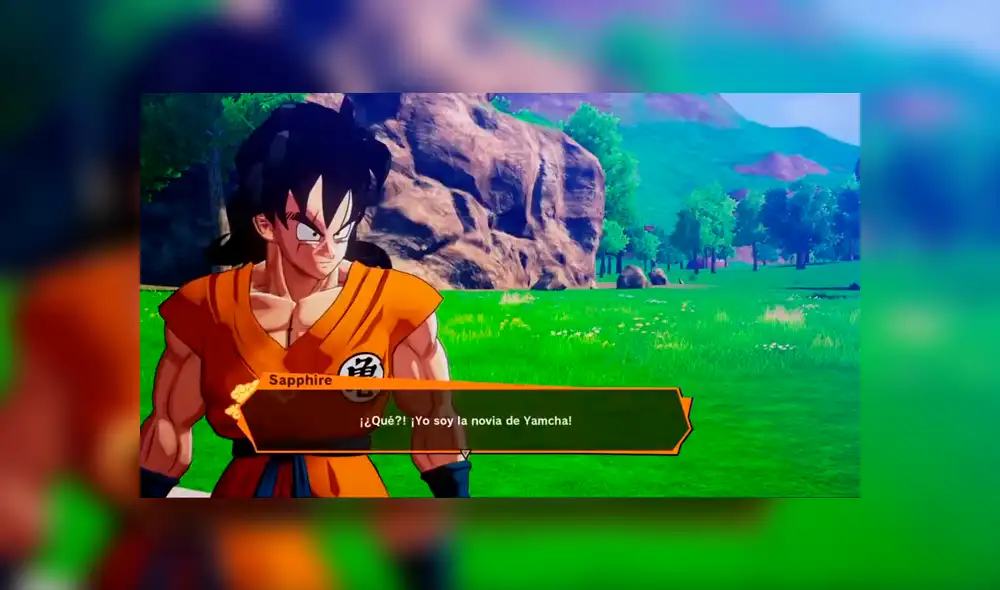Advance Sapphire's dialogue box

coord(464,421)
